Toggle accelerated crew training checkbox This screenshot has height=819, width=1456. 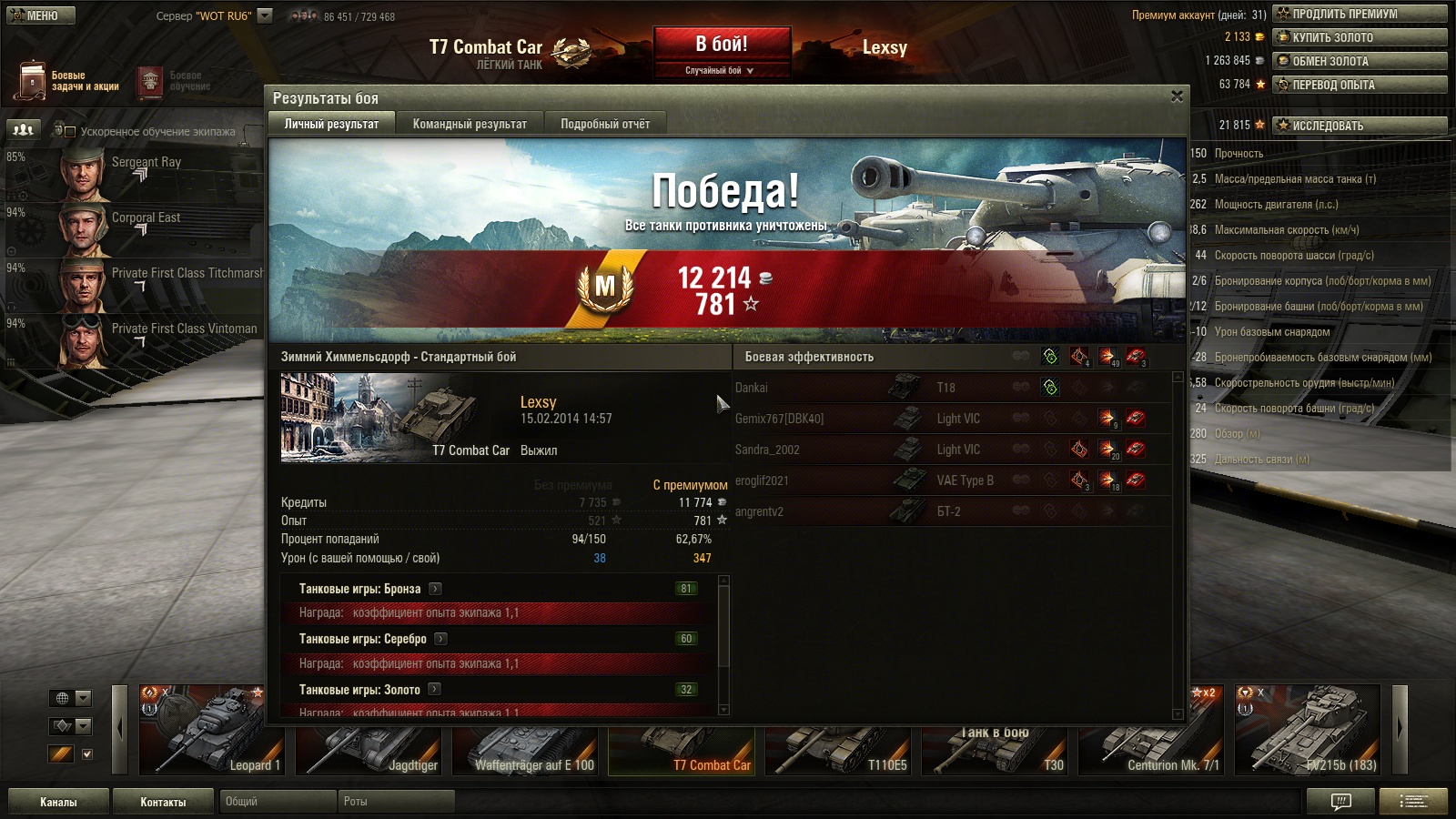click(70, 132)
